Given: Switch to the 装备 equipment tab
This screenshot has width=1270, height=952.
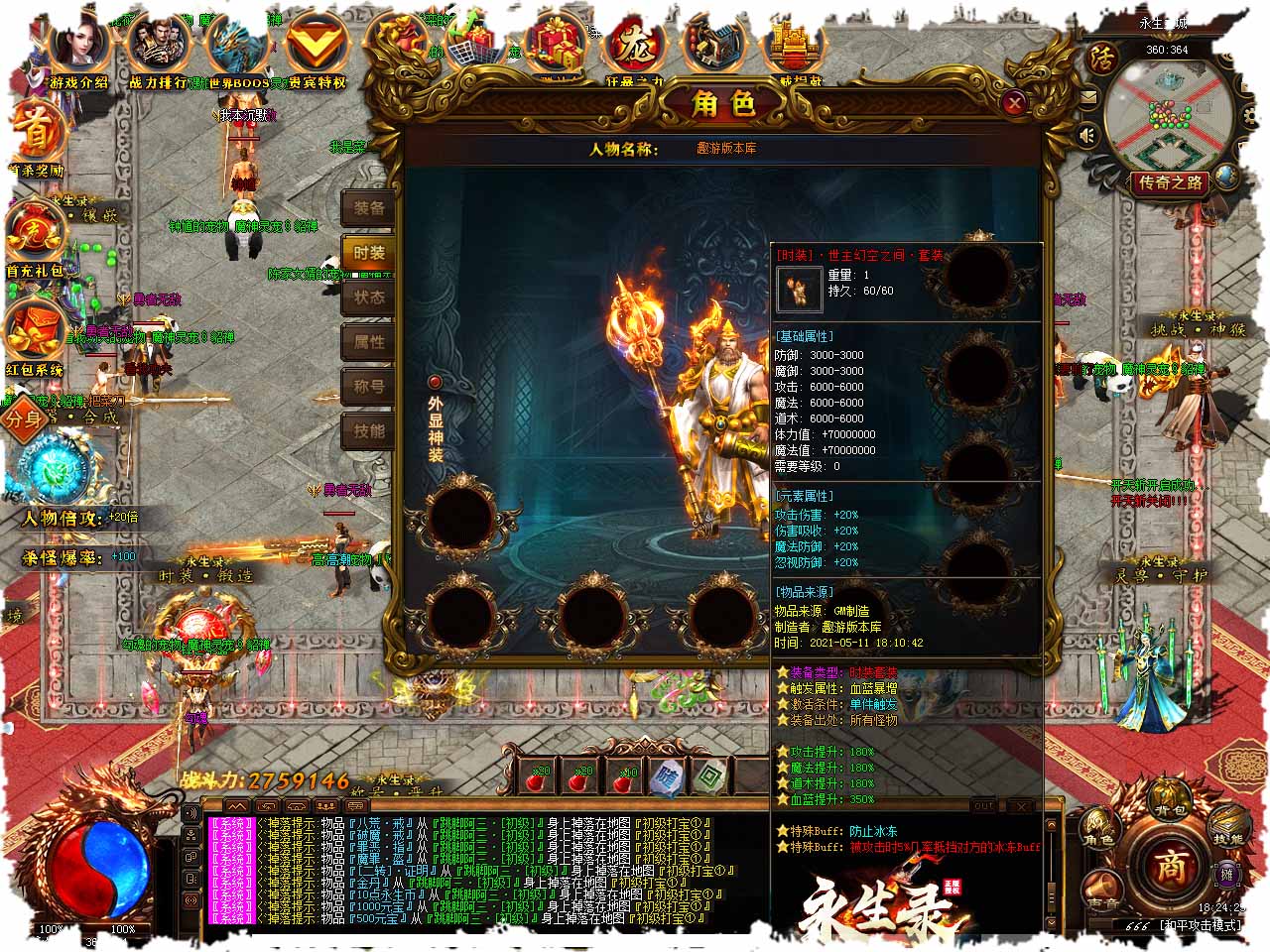Looking at the screenshot, I should tap(368, 208).
